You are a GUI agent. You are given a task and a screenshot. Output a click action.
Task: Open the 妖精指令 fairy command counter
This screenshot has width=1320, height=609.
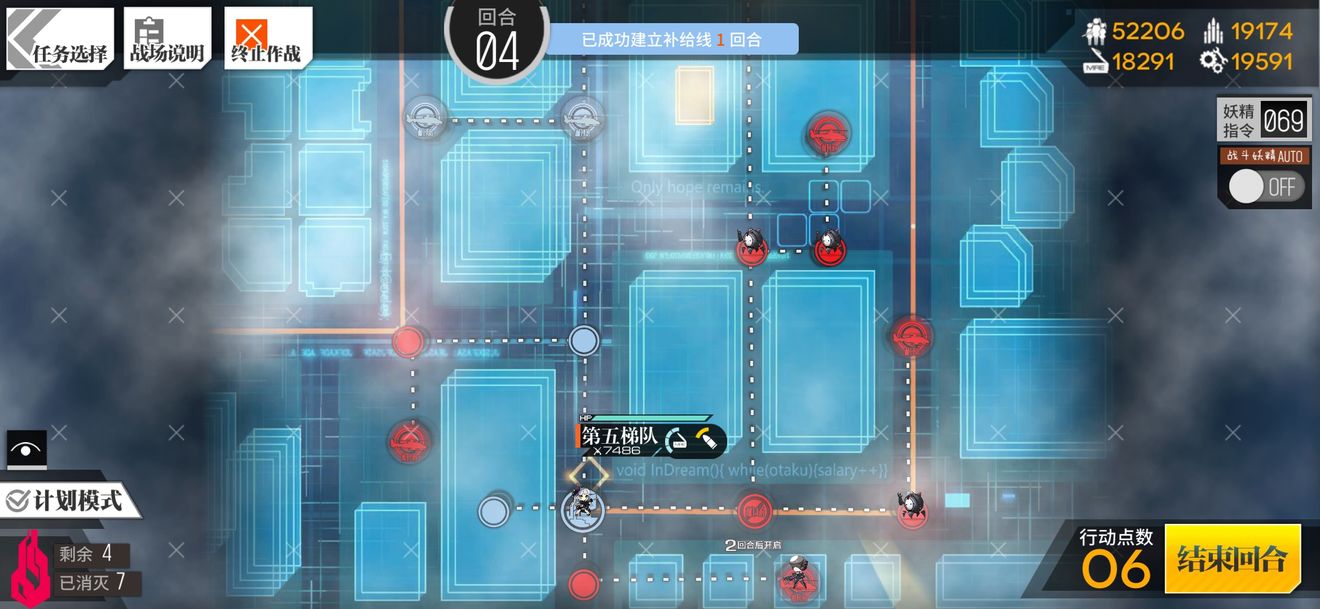point(1262,123)
